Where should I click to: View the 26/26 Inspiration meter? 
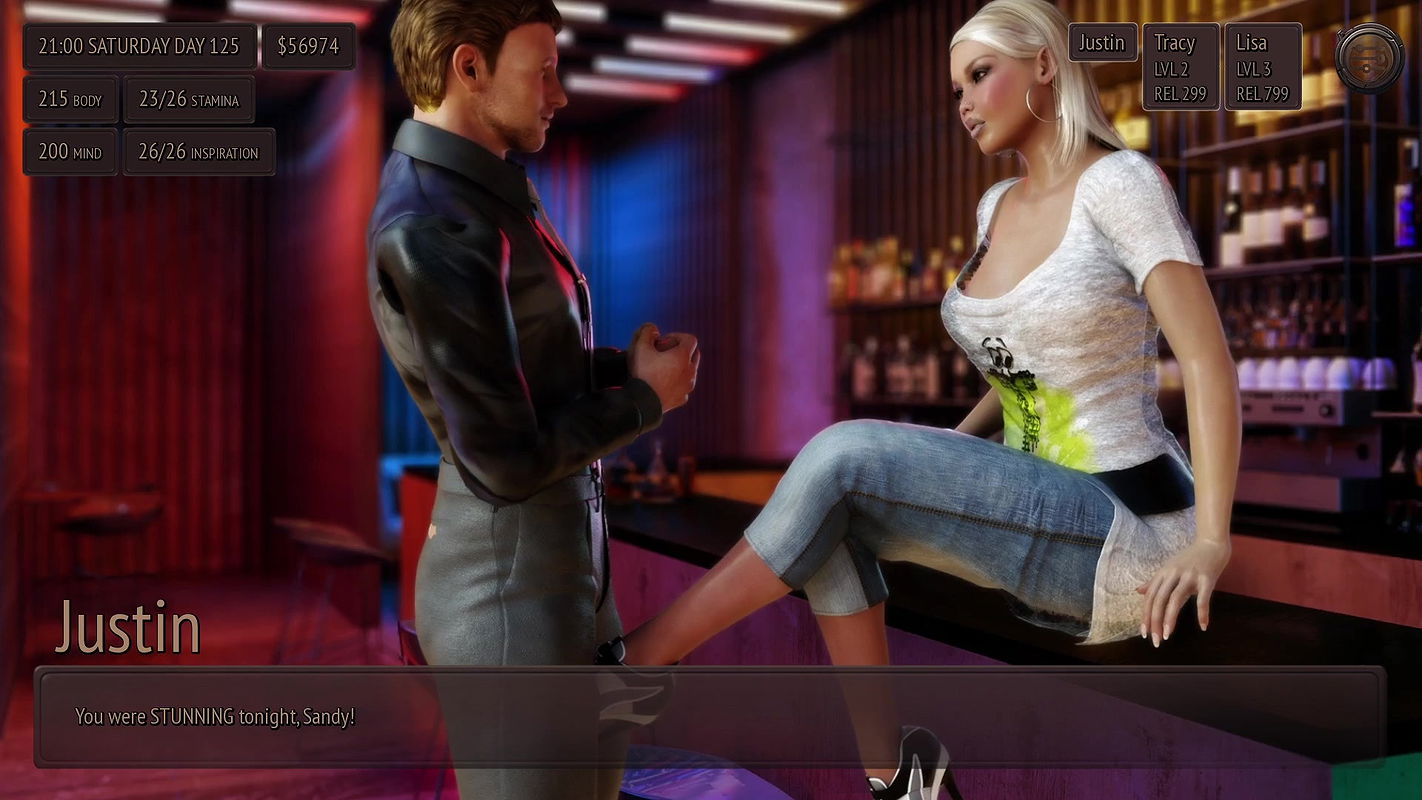[199, 152]
